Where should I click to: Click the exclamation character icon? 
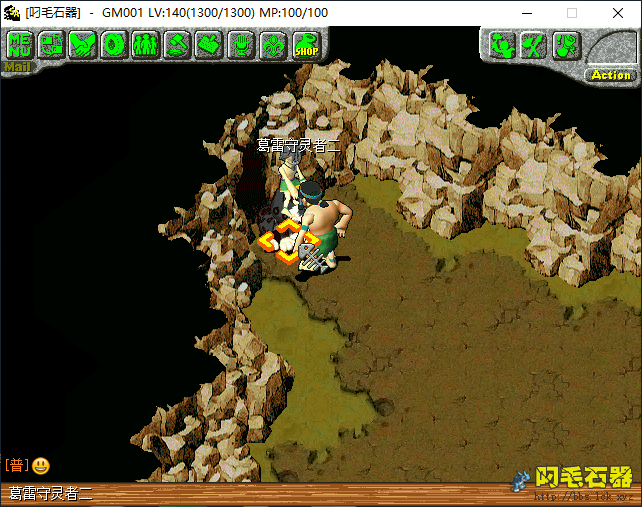point(566,45)
